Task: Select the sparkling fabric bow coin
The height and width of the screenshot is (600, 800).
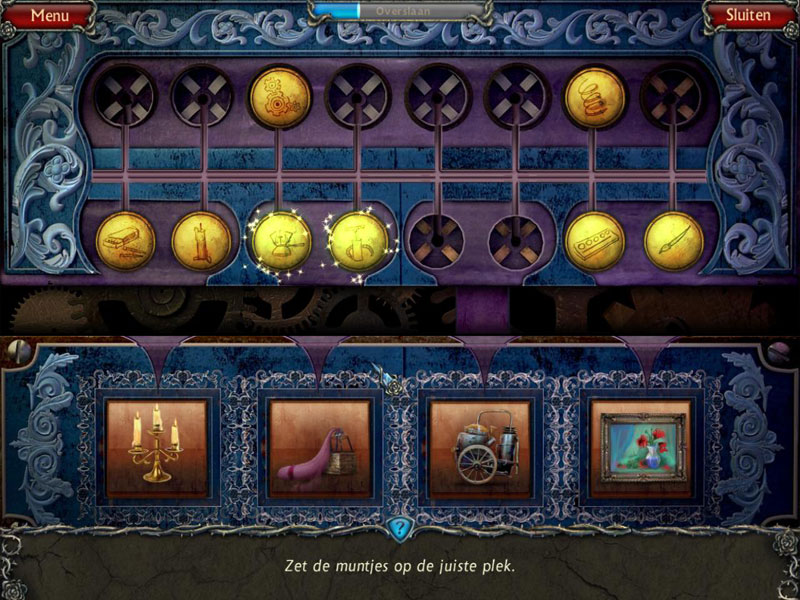Action: (x=280, y=241)
